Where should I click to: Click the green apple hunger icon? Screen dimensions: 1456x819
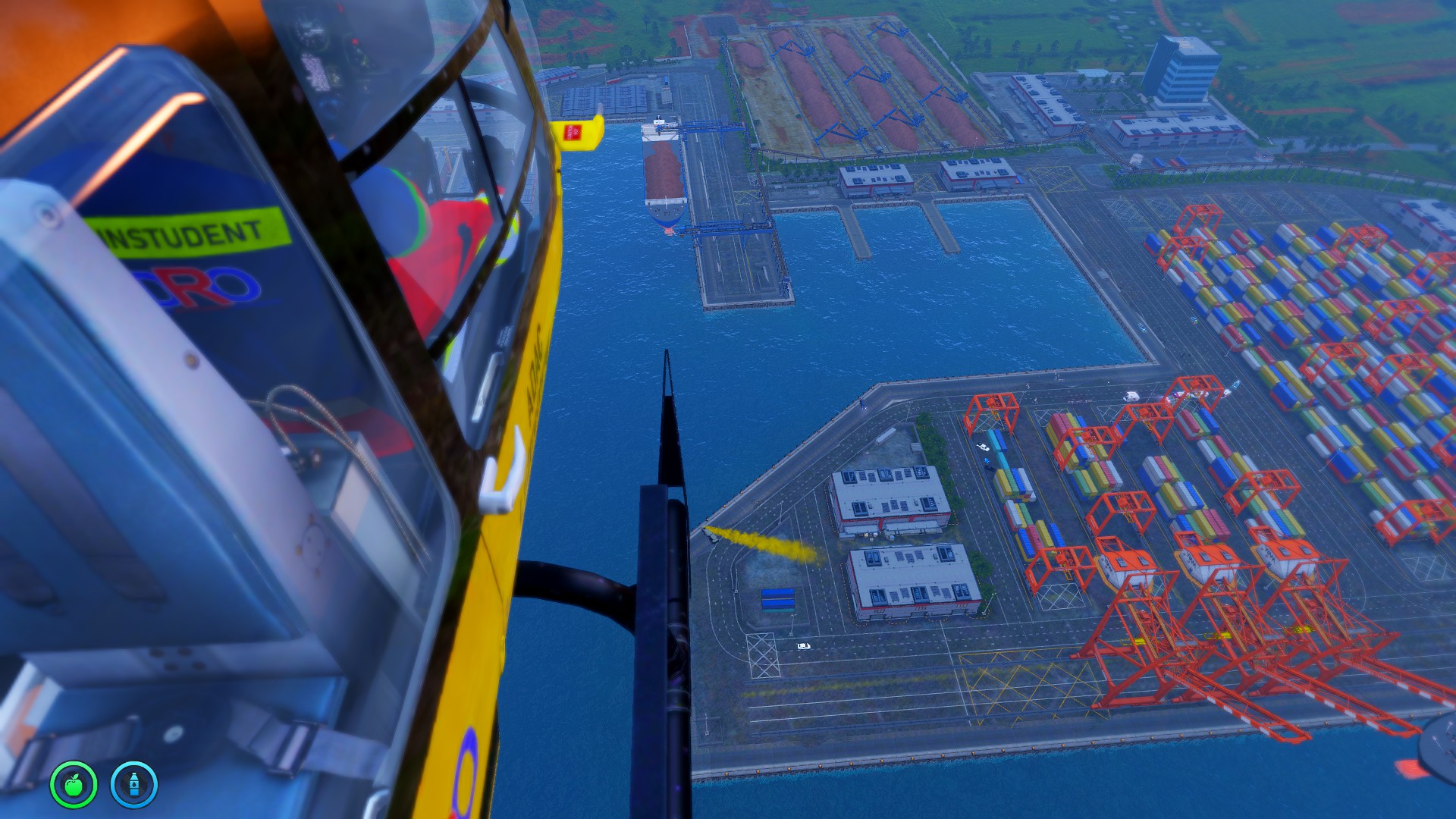[74, 784]
